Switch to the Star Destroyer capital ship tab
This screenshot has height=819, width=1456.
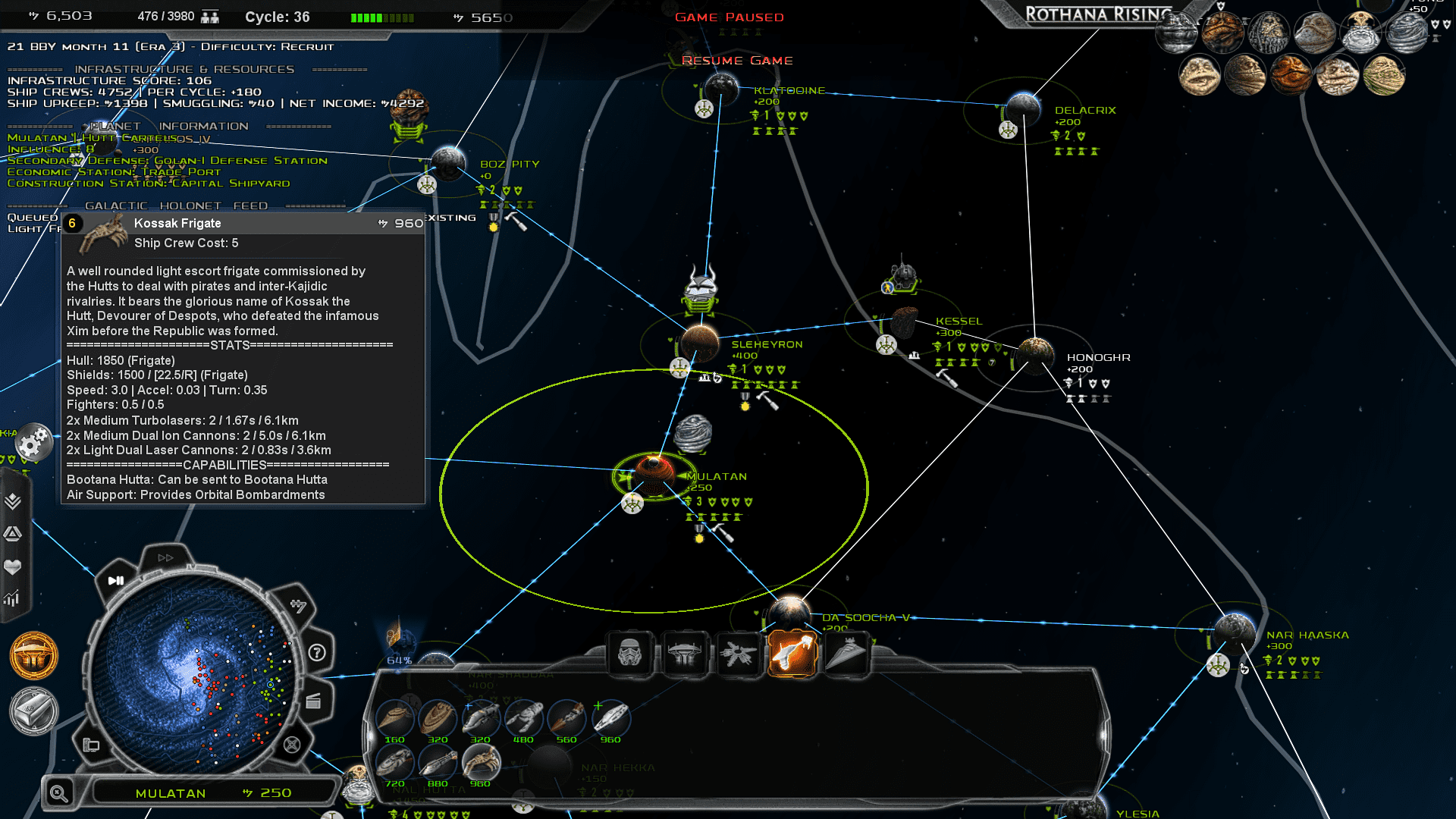pos(846,653)
